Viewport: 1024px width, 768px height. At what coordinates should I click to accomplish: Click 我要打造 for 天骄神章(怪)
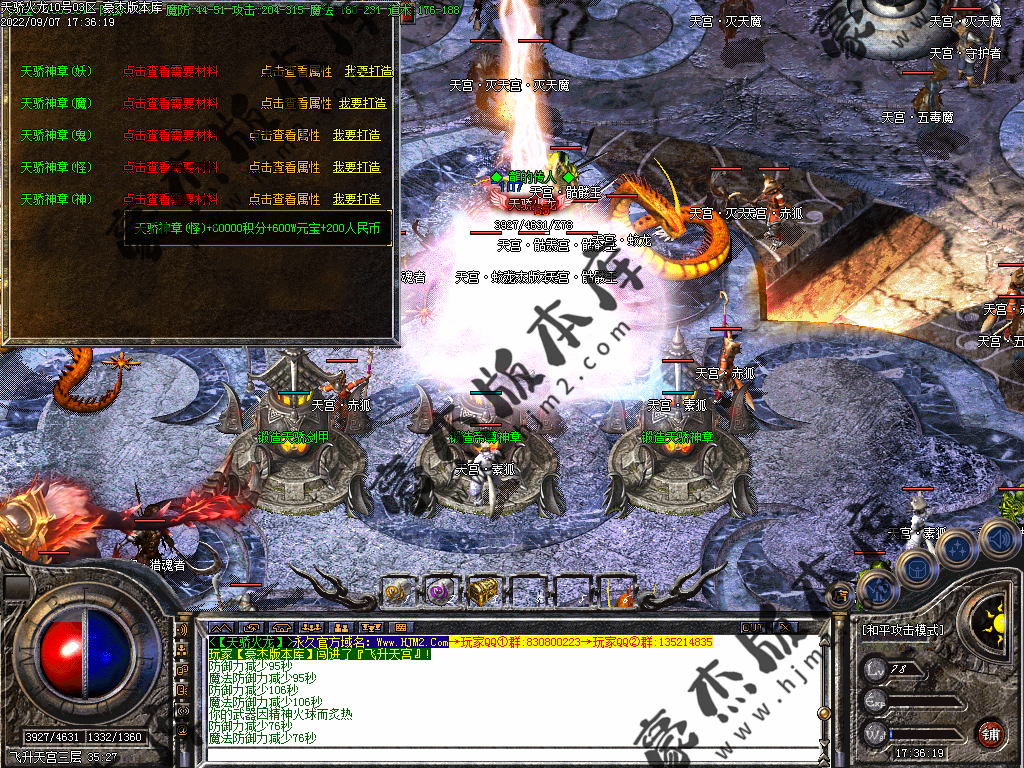(x=357, y=167)
